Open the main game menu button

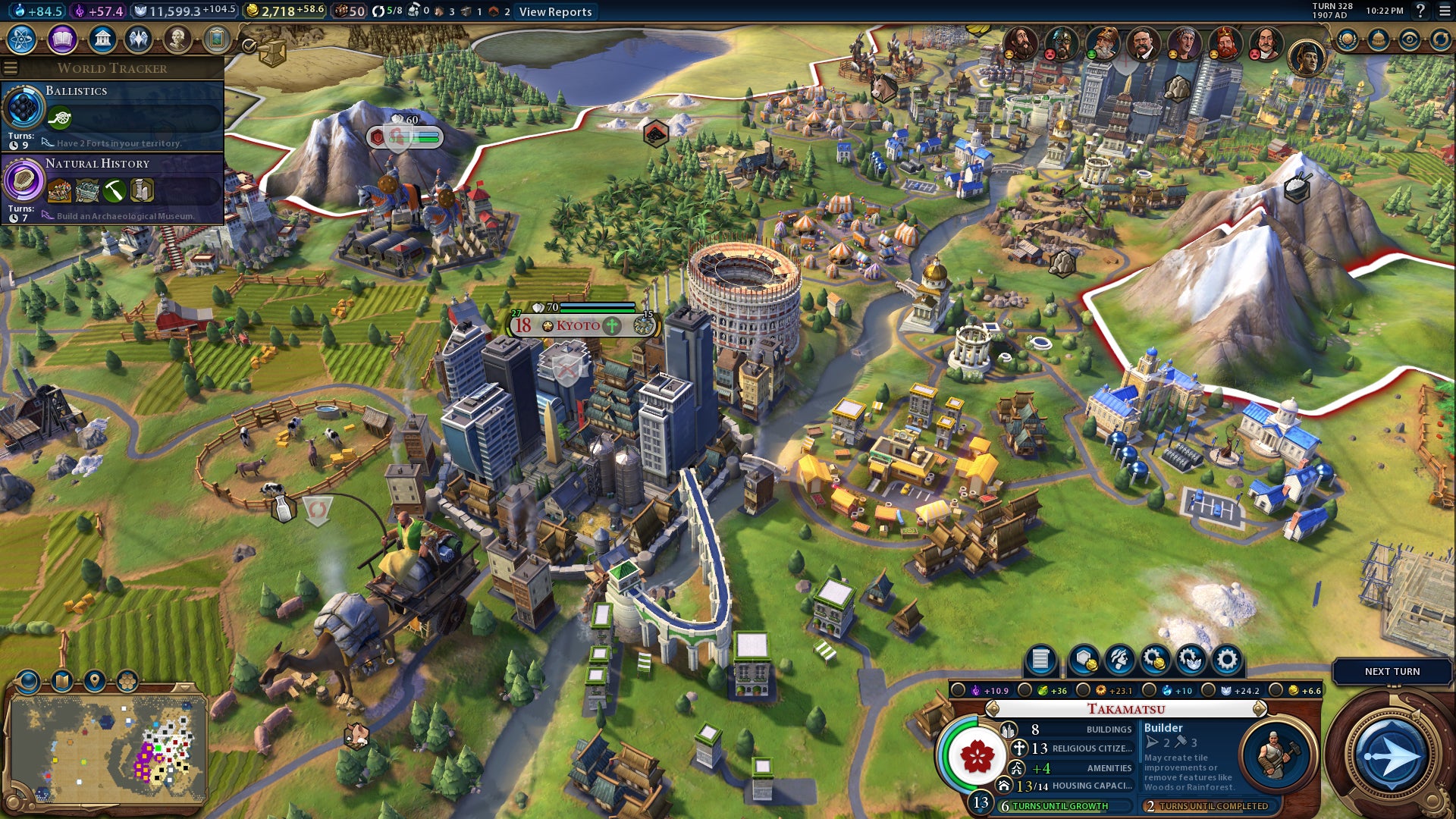pyautogui.click(x=1445, y=11)
